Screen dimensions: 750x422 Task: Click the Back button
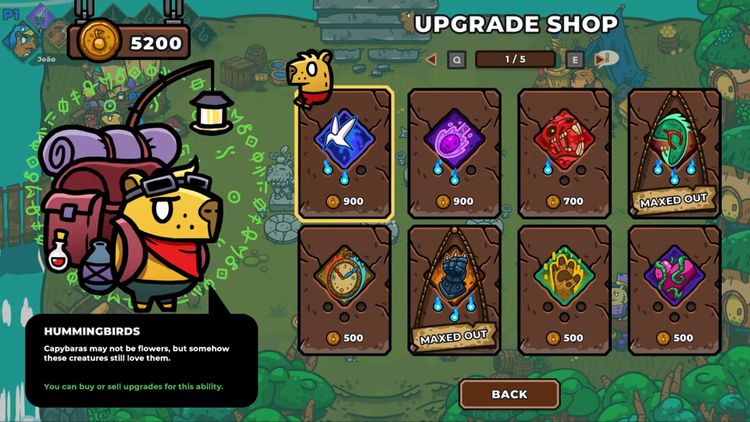(509, 394)
